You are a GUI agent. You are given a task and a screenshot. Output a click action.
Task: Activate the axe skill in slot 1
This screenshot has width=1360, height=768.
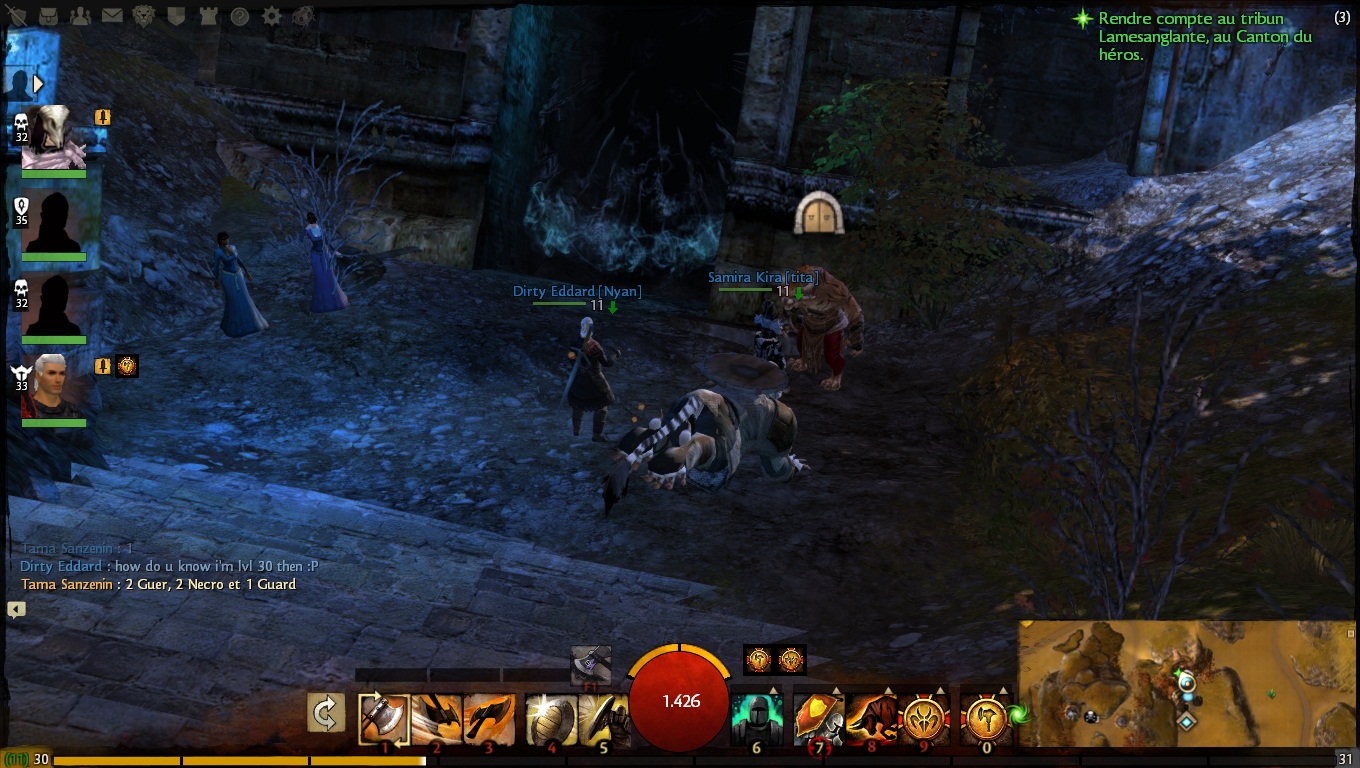[384, 719]
